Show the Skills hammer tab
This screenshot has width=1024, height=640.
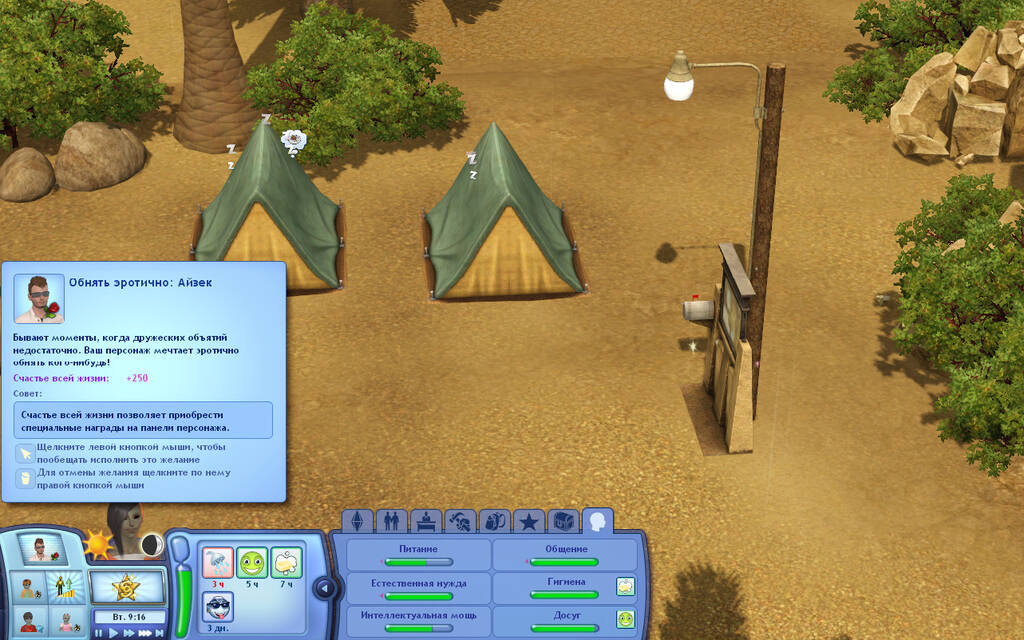[459, 521]
